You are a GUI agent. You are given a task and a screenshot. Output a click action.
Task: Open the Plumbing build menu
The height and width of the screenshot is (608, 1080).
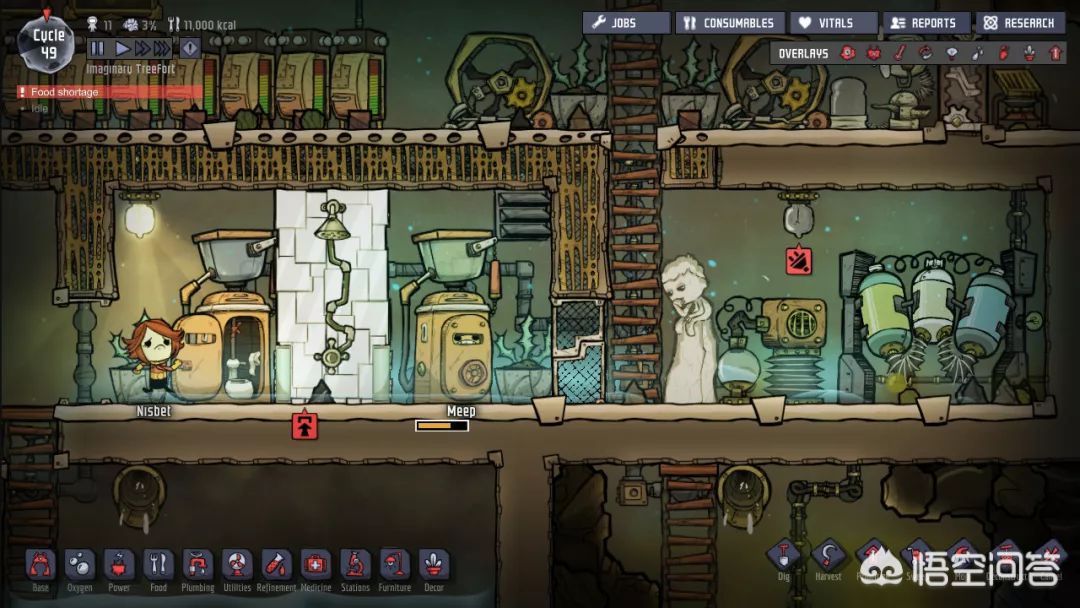(198, 566)
